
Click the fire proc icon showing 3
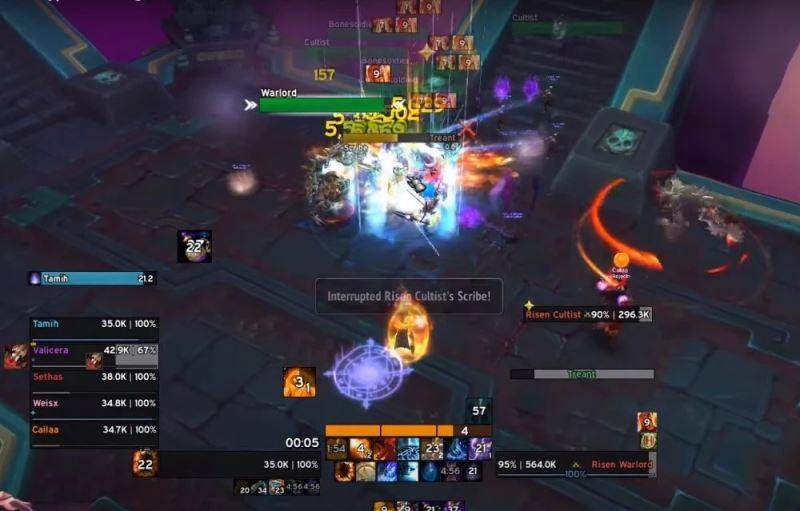click(299, 381)
